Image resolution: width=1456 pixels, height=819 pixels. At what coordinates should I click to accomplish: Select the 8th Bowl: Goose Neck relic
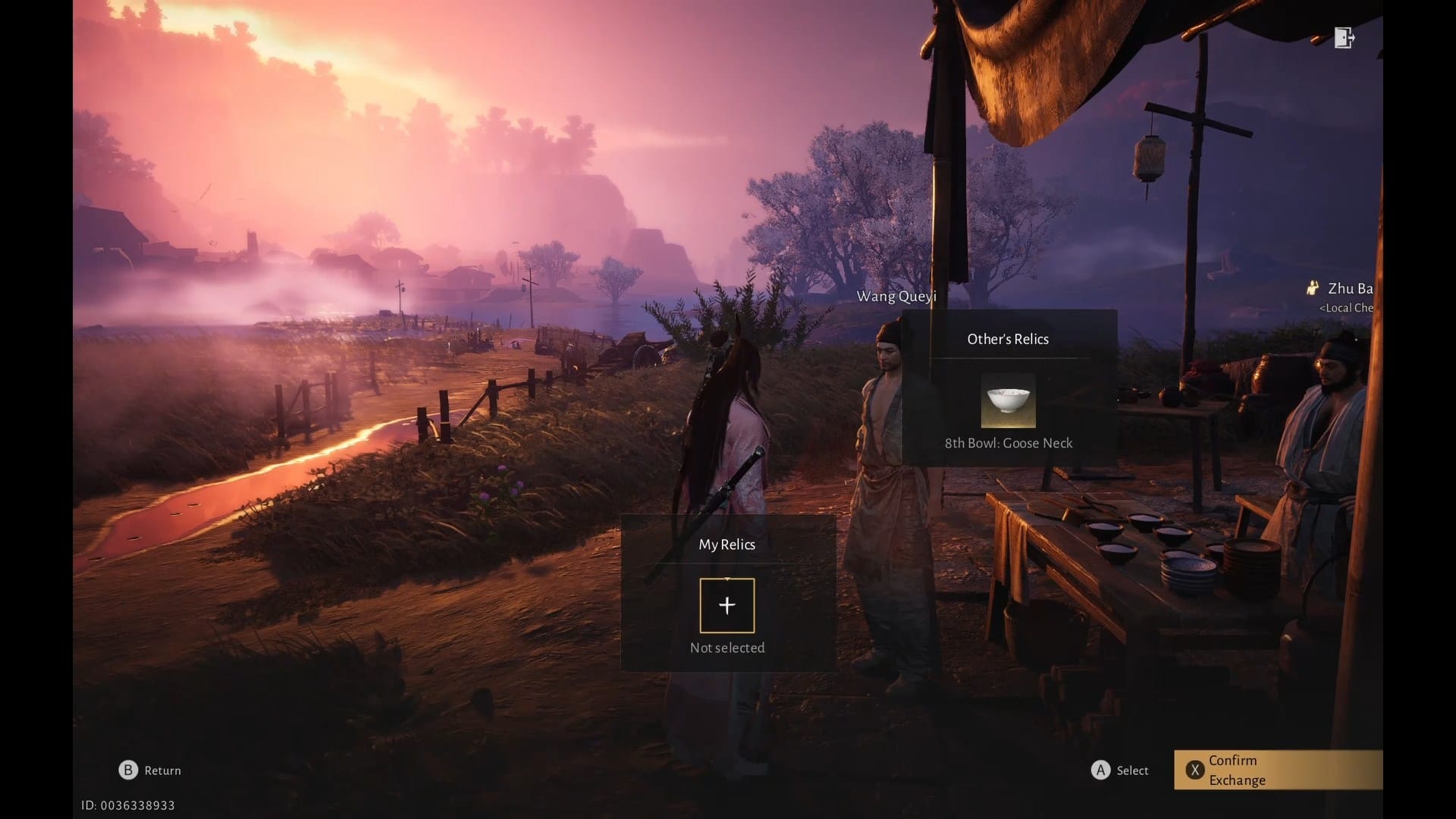click(x=1008, y=400)
